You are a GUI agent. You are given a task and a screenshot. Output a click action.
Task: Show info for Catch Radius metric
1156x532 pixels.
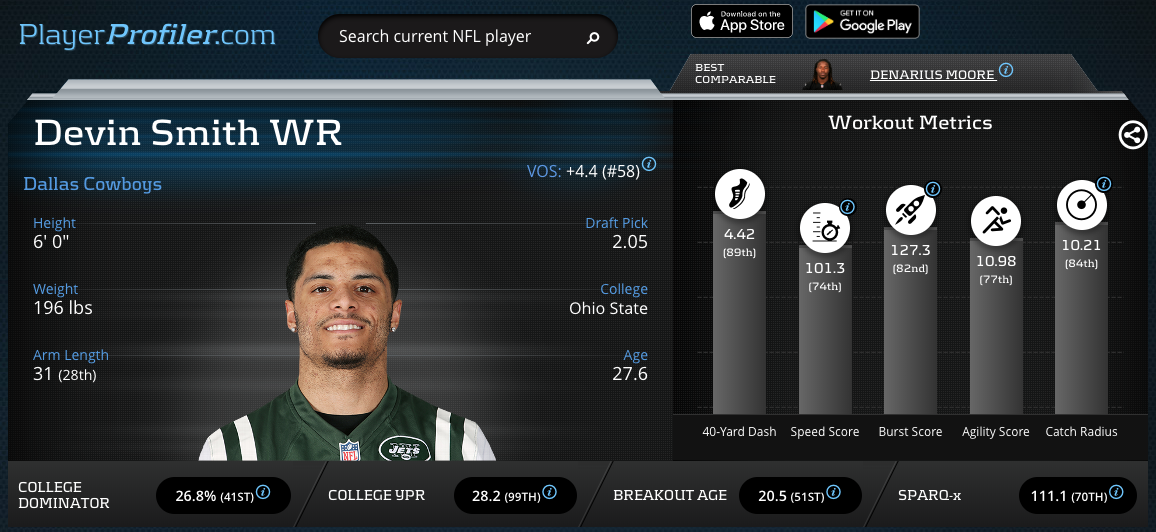(1104, 184)
